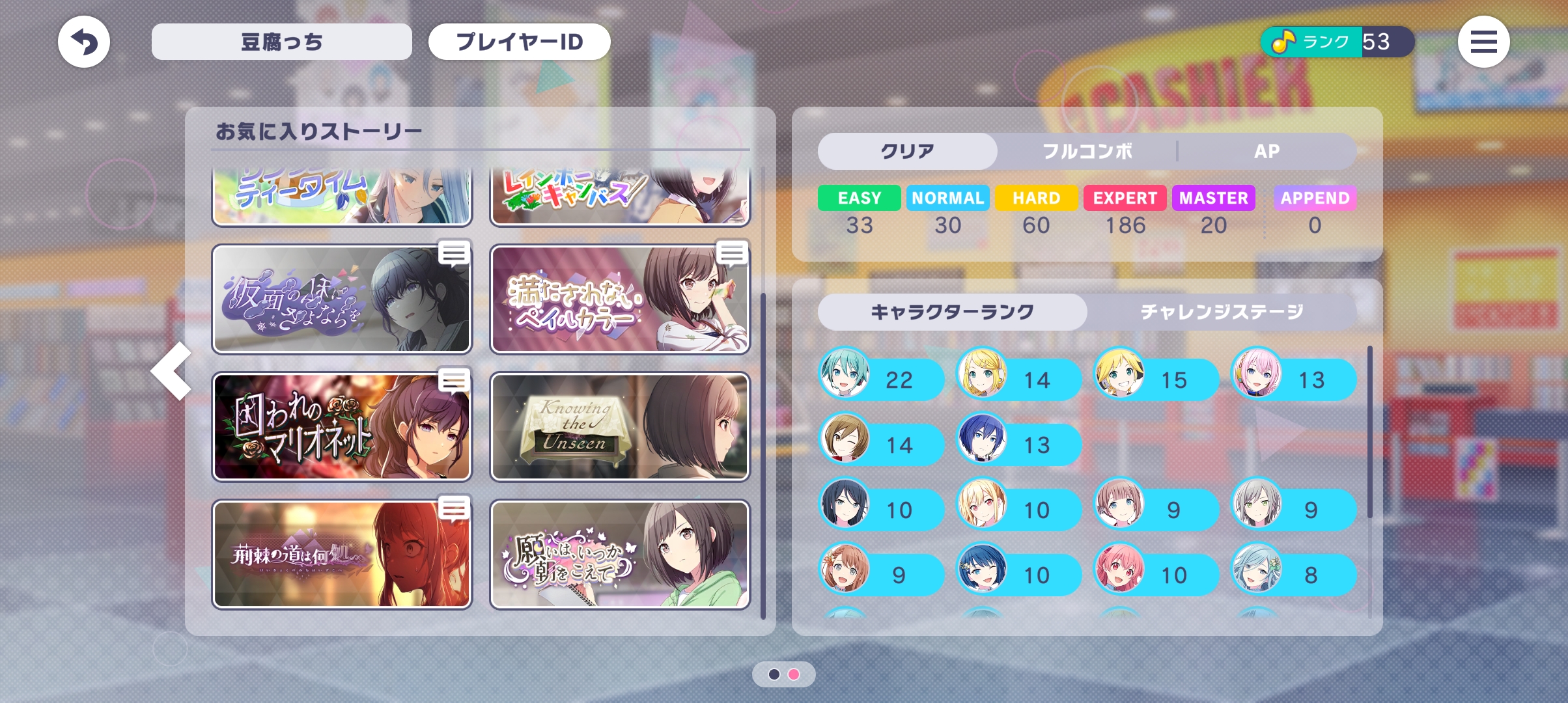Select Hatsune Miku's rank 22 character entry

(x=882, y=379)
